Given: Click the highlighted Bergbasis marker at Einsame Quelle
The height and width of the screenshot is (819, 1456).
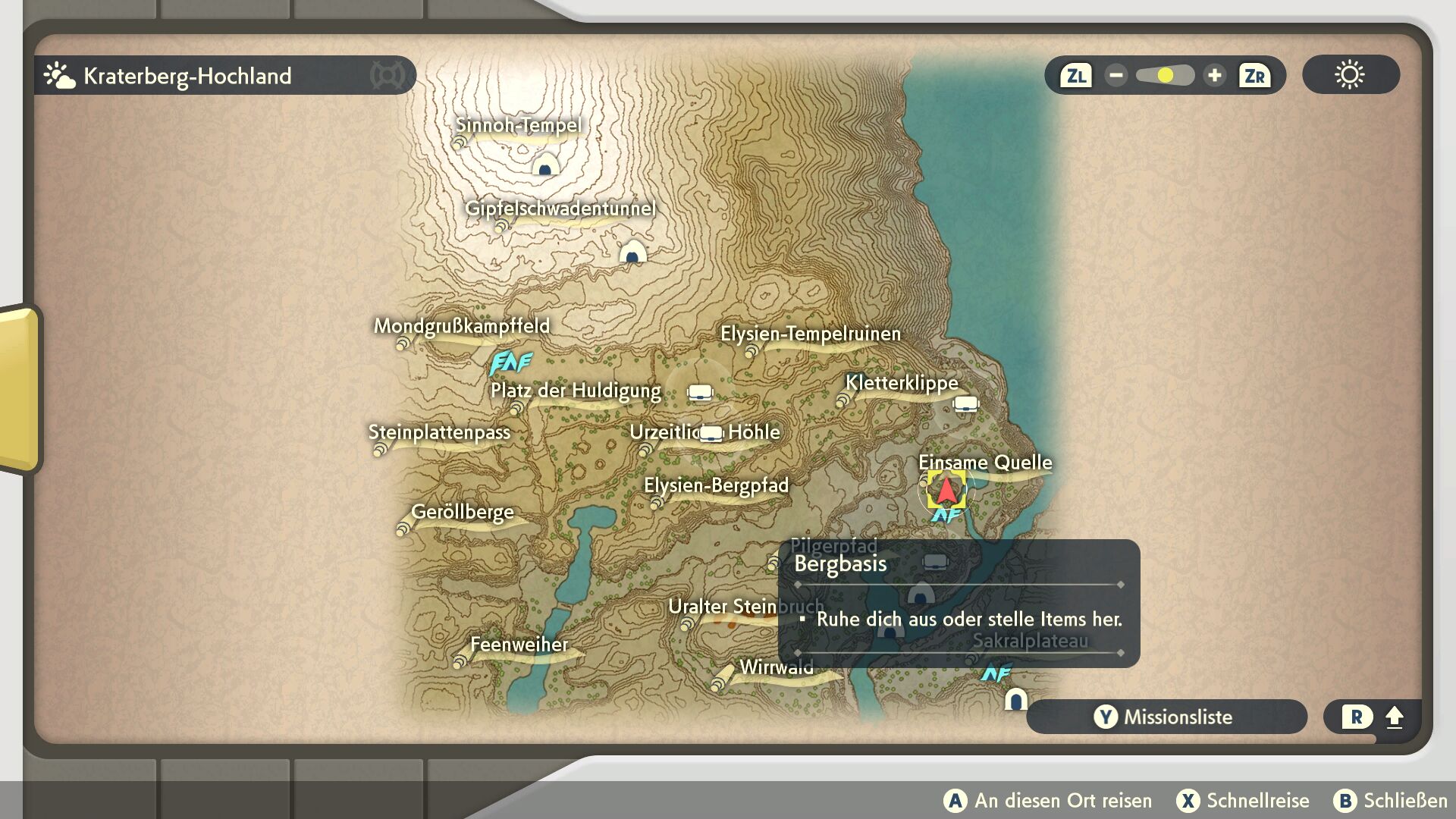Looking at the screenshot, I should pyautogui.click(x=946, y=491).
